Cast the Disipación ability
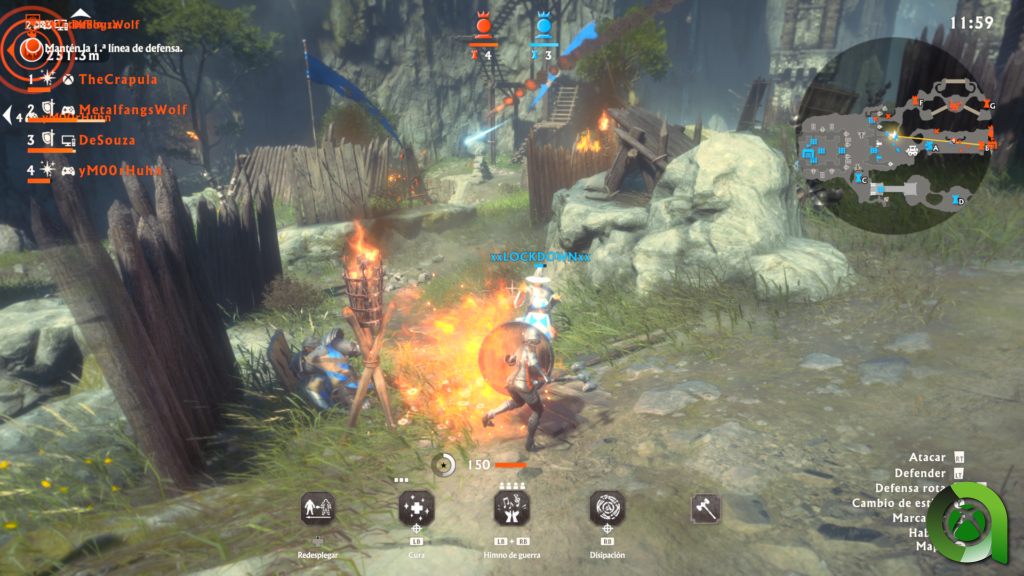Viewport: 1024px width, 576px height. point(607,508)
